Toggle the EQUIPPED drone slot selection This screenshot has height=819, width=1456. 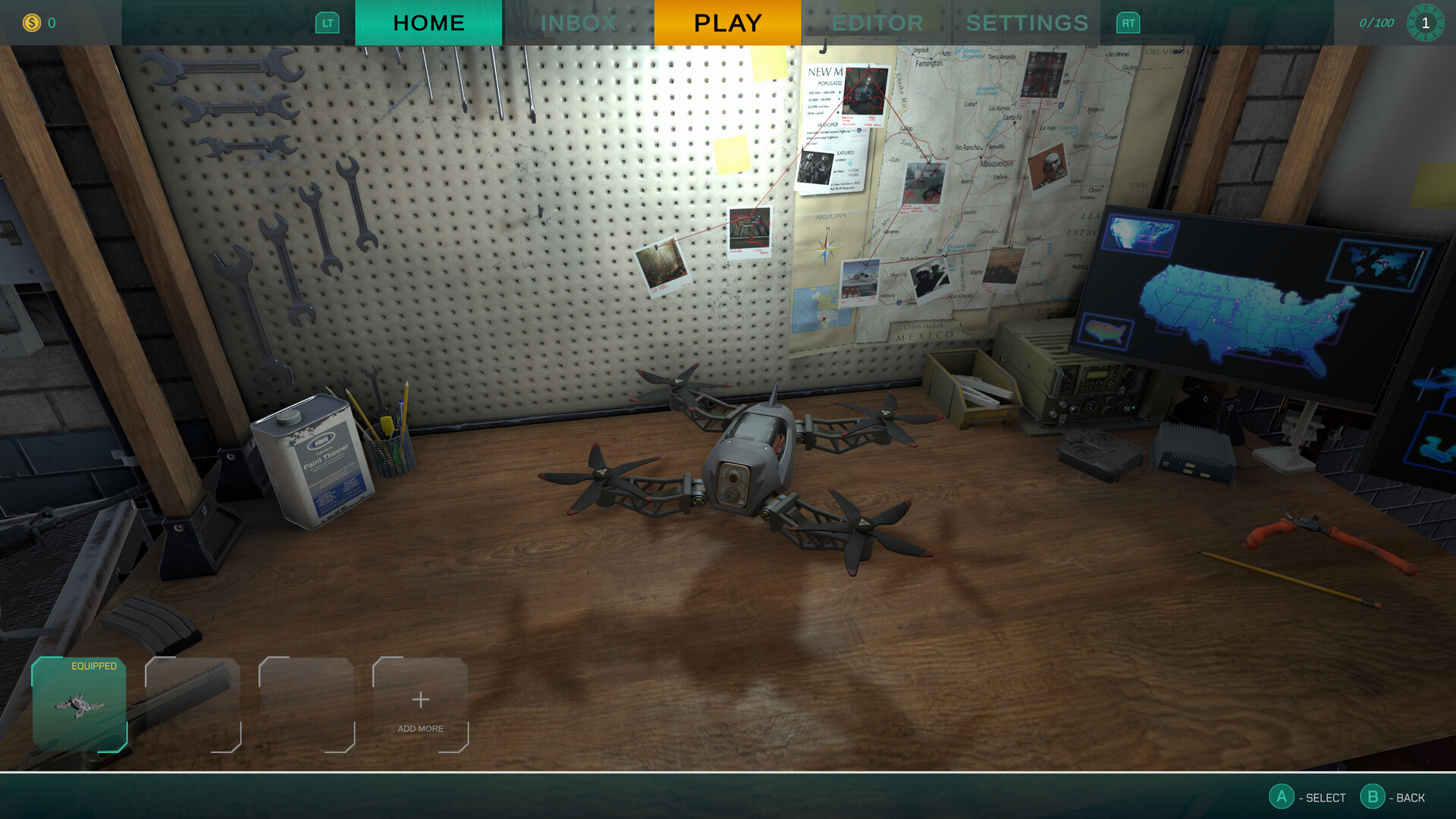tap(79, 707)
